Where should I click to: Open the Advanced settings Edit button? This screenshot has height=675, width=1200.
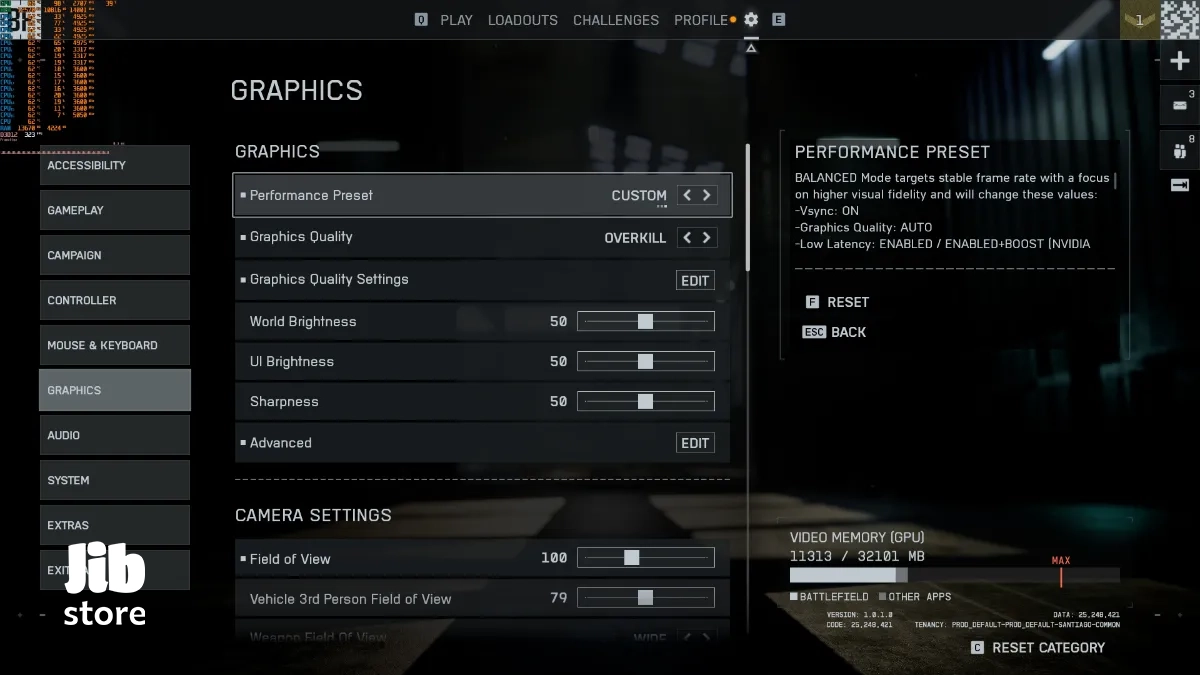tap(695, 443)
